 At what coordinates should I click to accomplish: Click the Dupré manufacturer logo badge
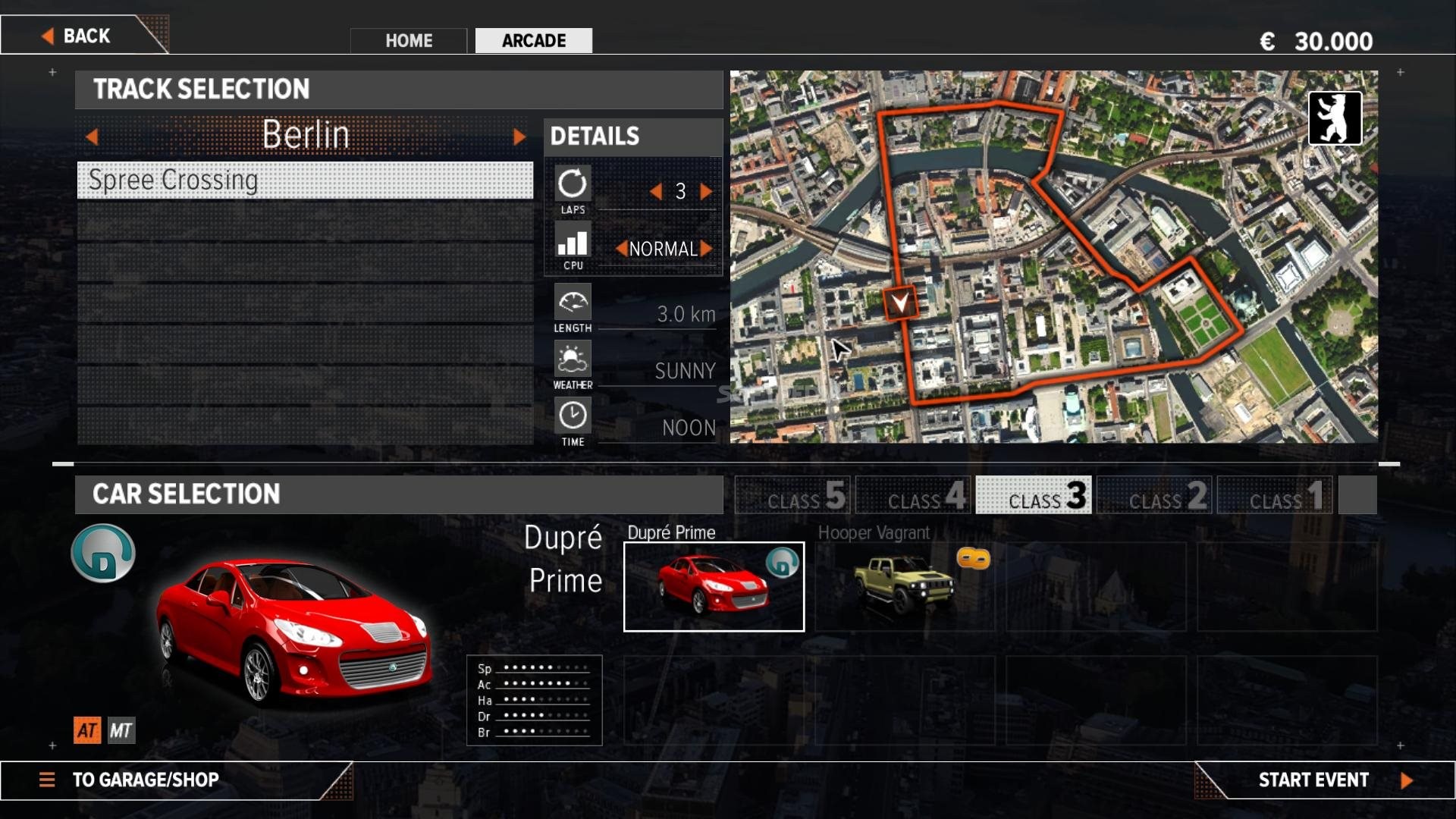point(102,554)
